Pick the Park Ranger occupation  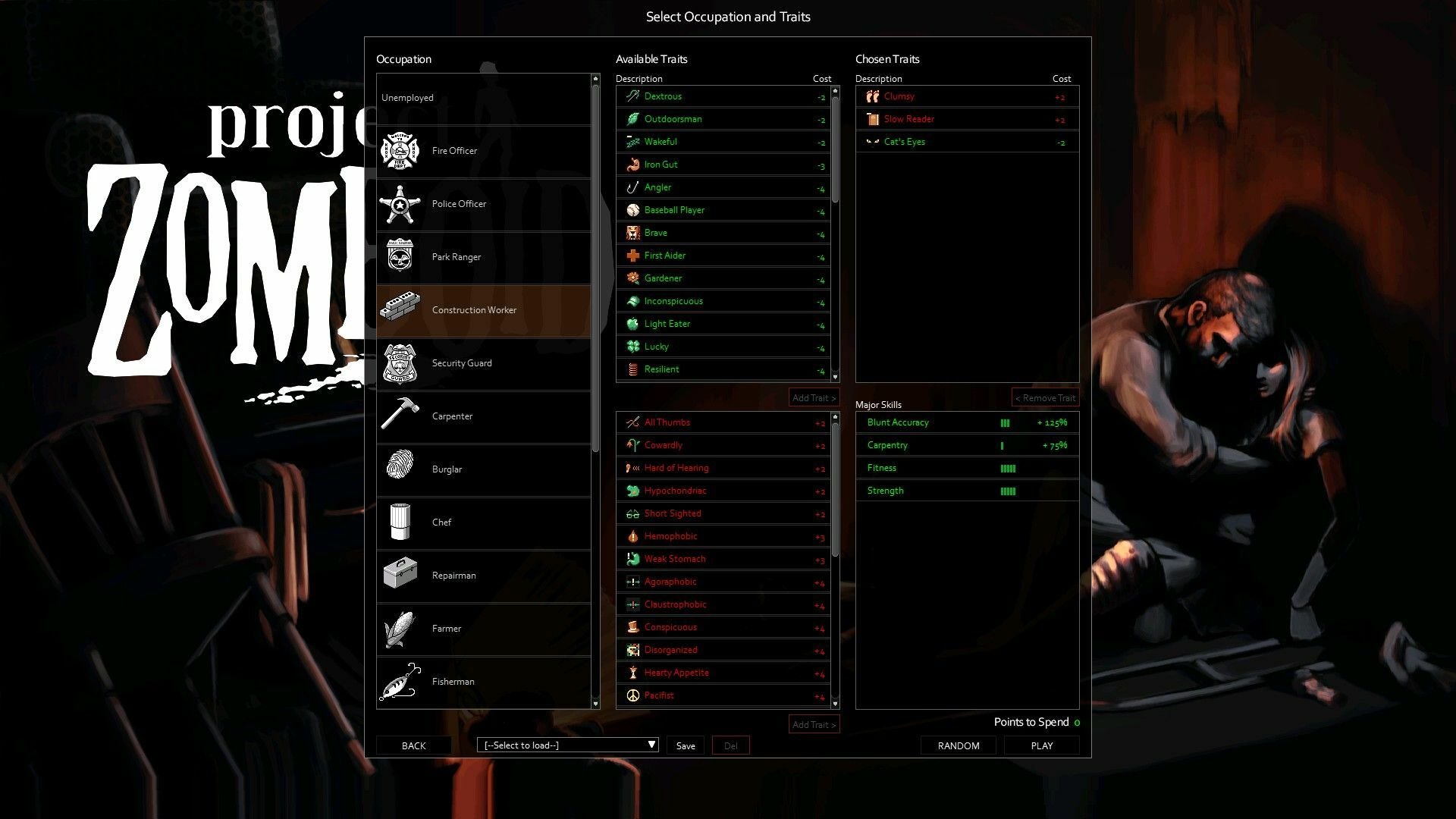483,257
